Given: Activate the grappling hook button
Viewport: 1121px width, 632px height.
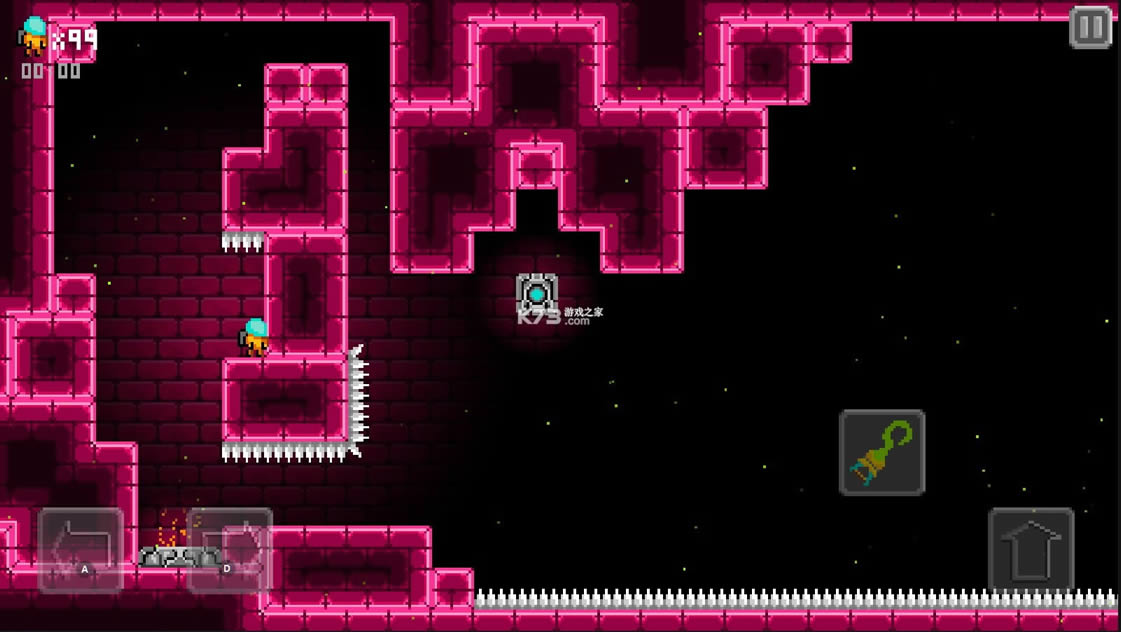Looking at the screenshot, I should (x=882, y=453).
